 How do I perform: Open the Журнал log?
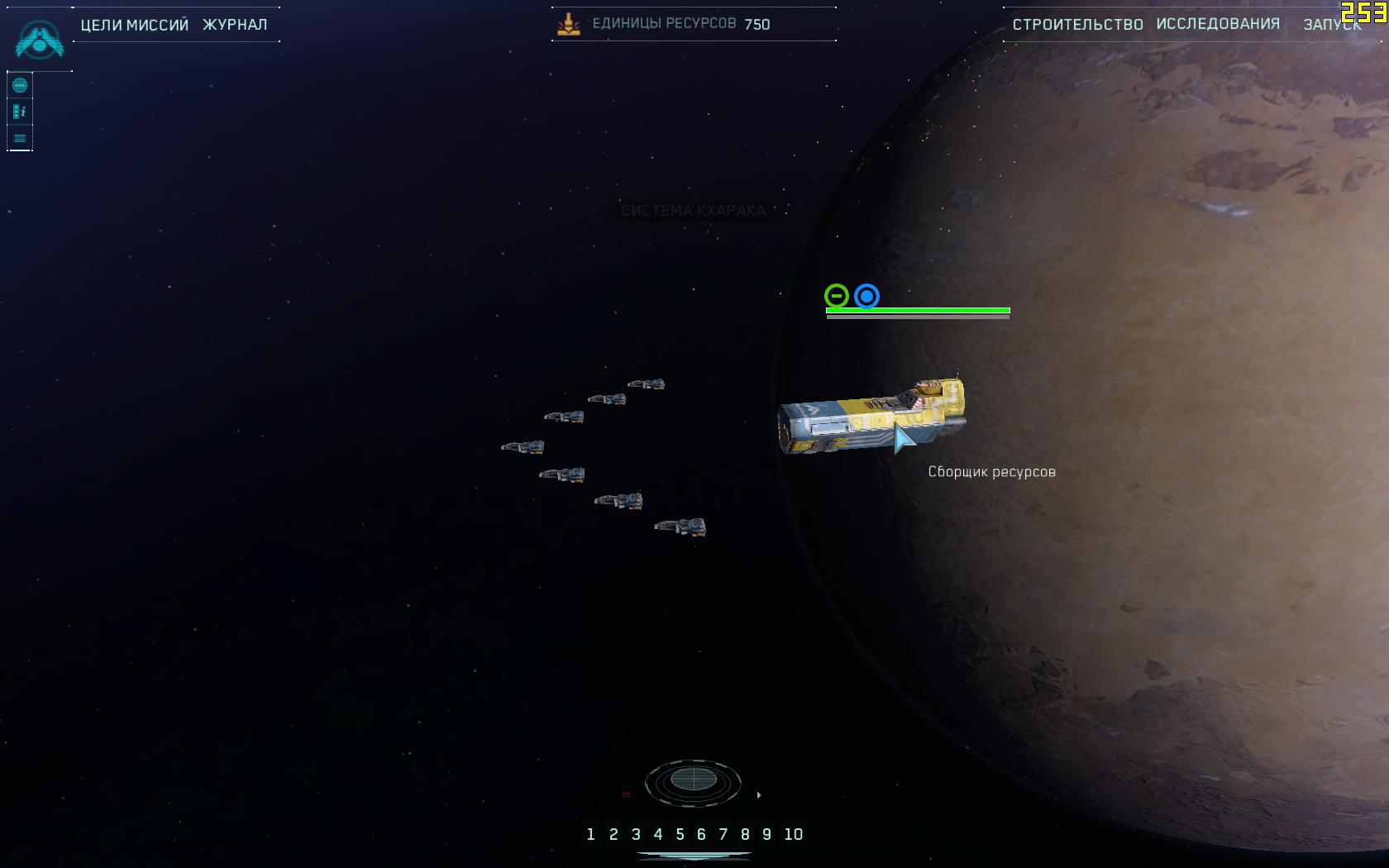tap(235, 25)
